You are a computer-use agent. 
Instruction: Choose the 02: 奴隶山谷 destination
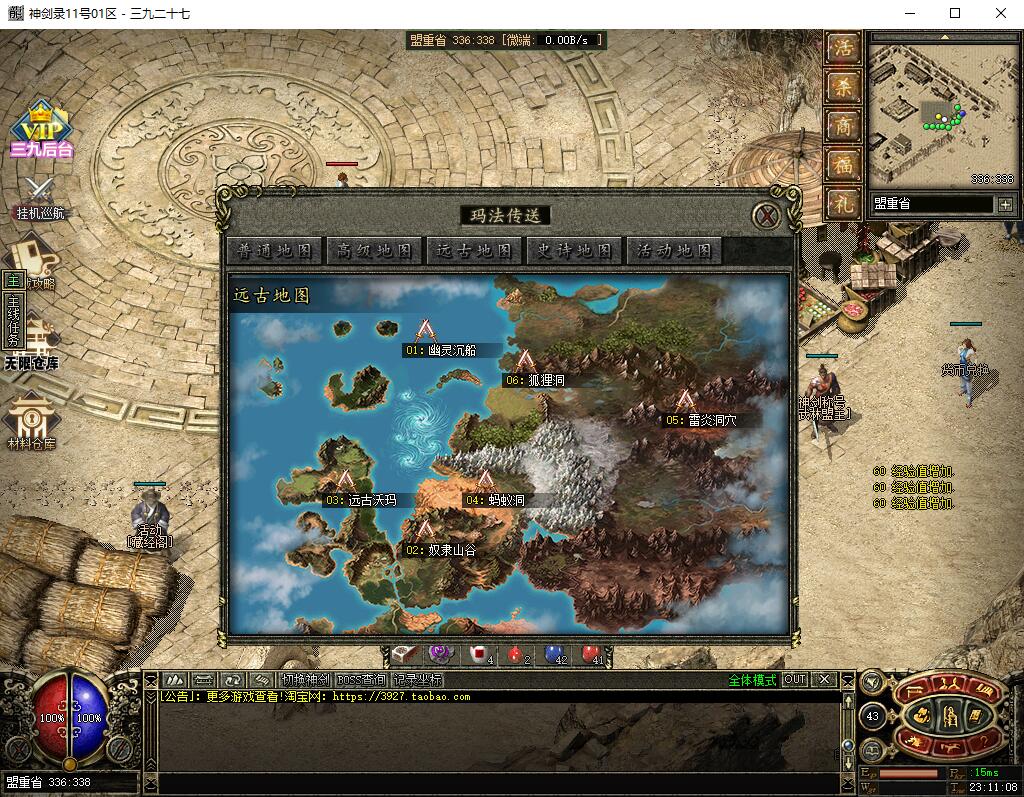point(425,531)
